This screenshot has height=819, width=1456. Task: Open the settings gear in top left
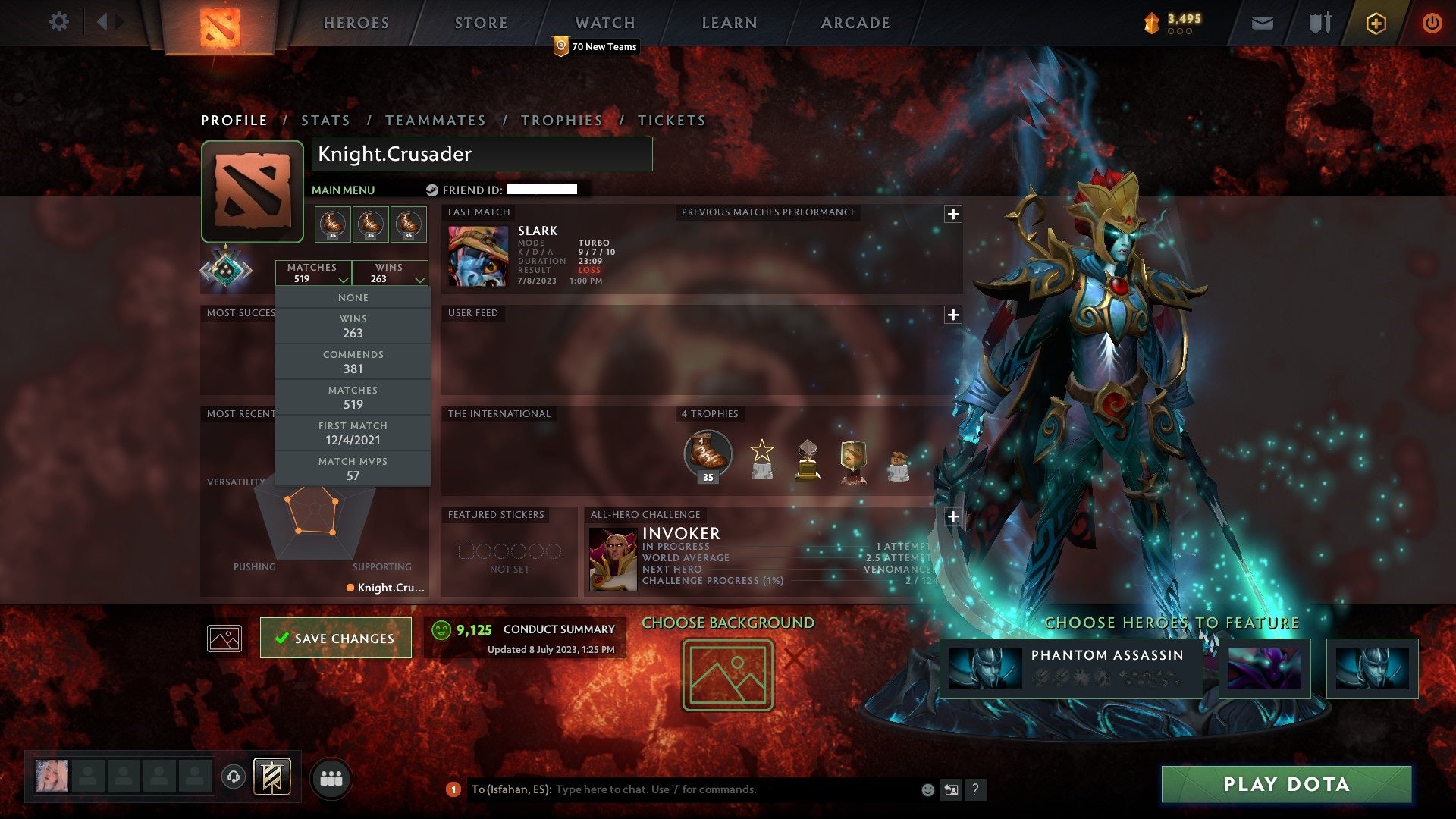pos(58,21)
